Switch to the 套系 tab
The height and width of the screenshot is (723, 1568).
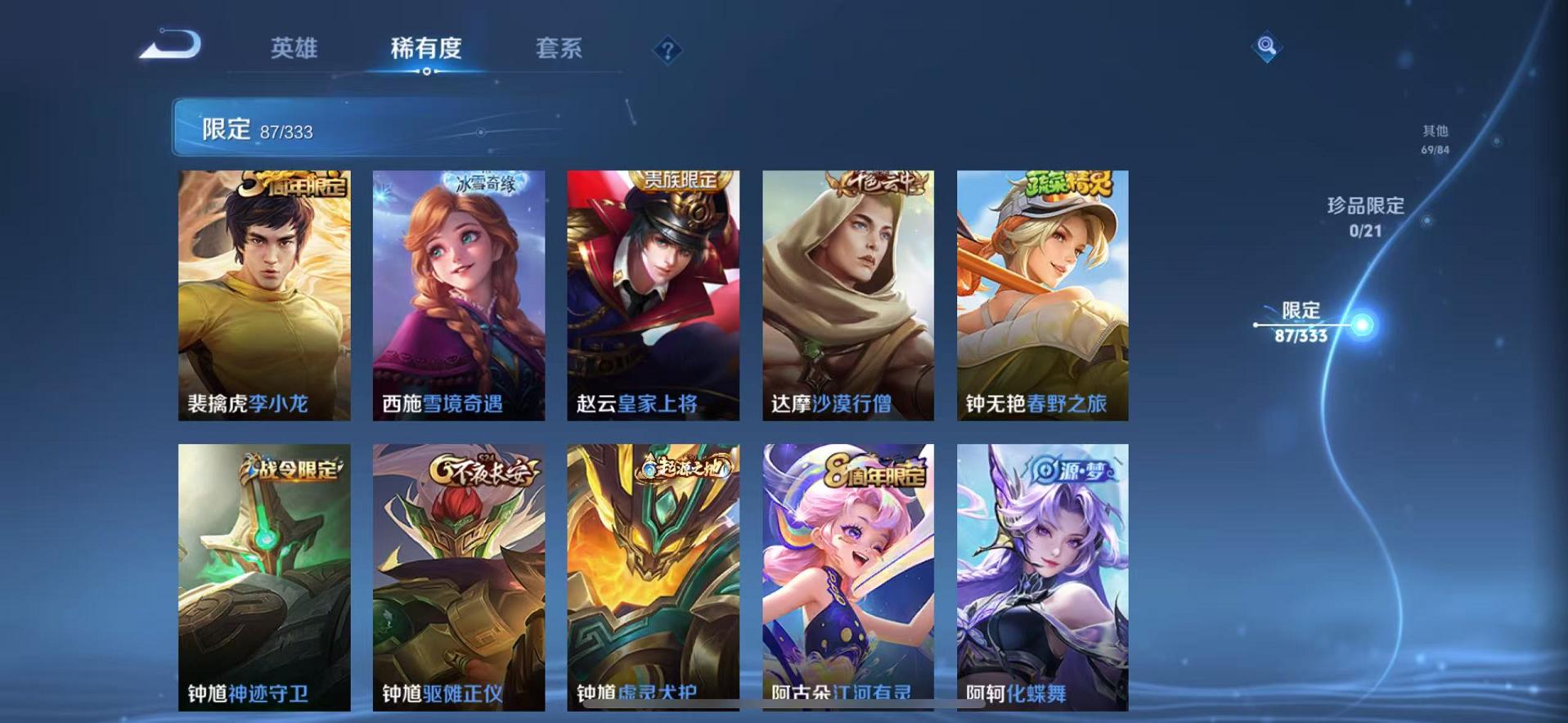[560, 49]
